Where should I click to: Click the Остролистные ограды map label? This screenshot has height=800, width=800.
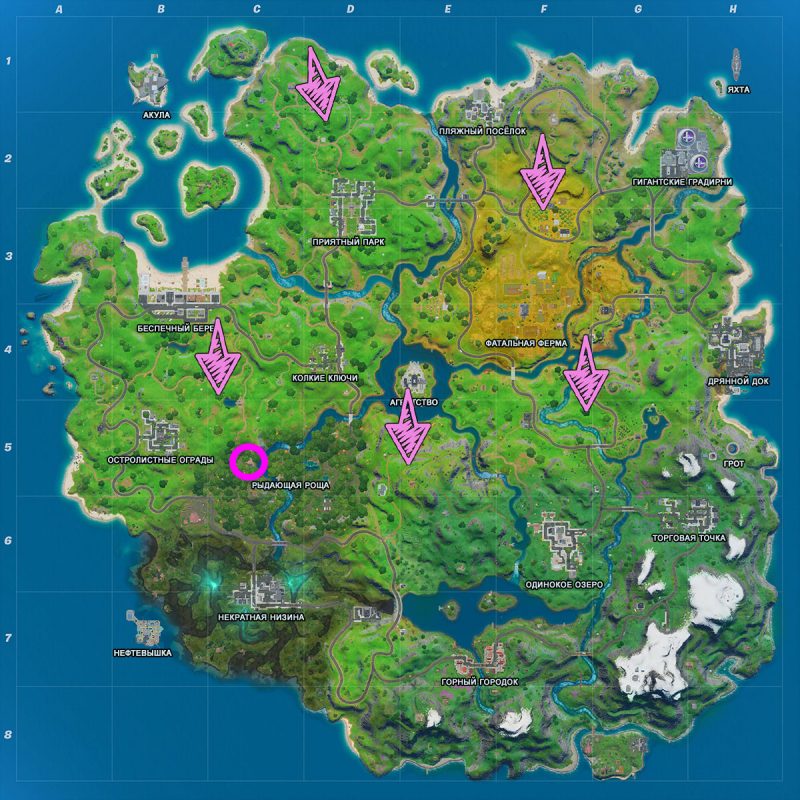click(157, 460)
